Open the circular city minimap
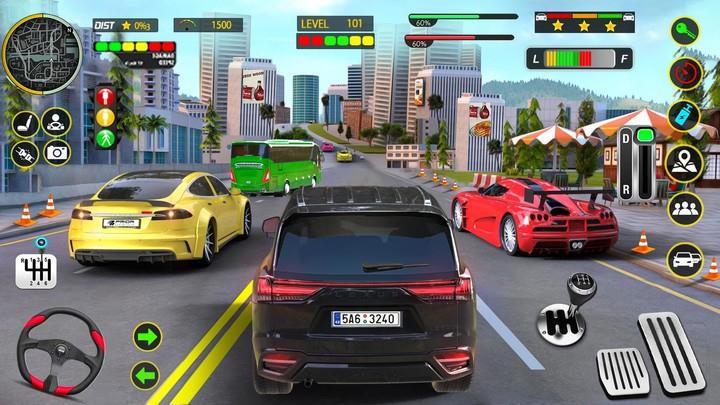720x405 pixels. pyautogui.click(x=40, y=51)
